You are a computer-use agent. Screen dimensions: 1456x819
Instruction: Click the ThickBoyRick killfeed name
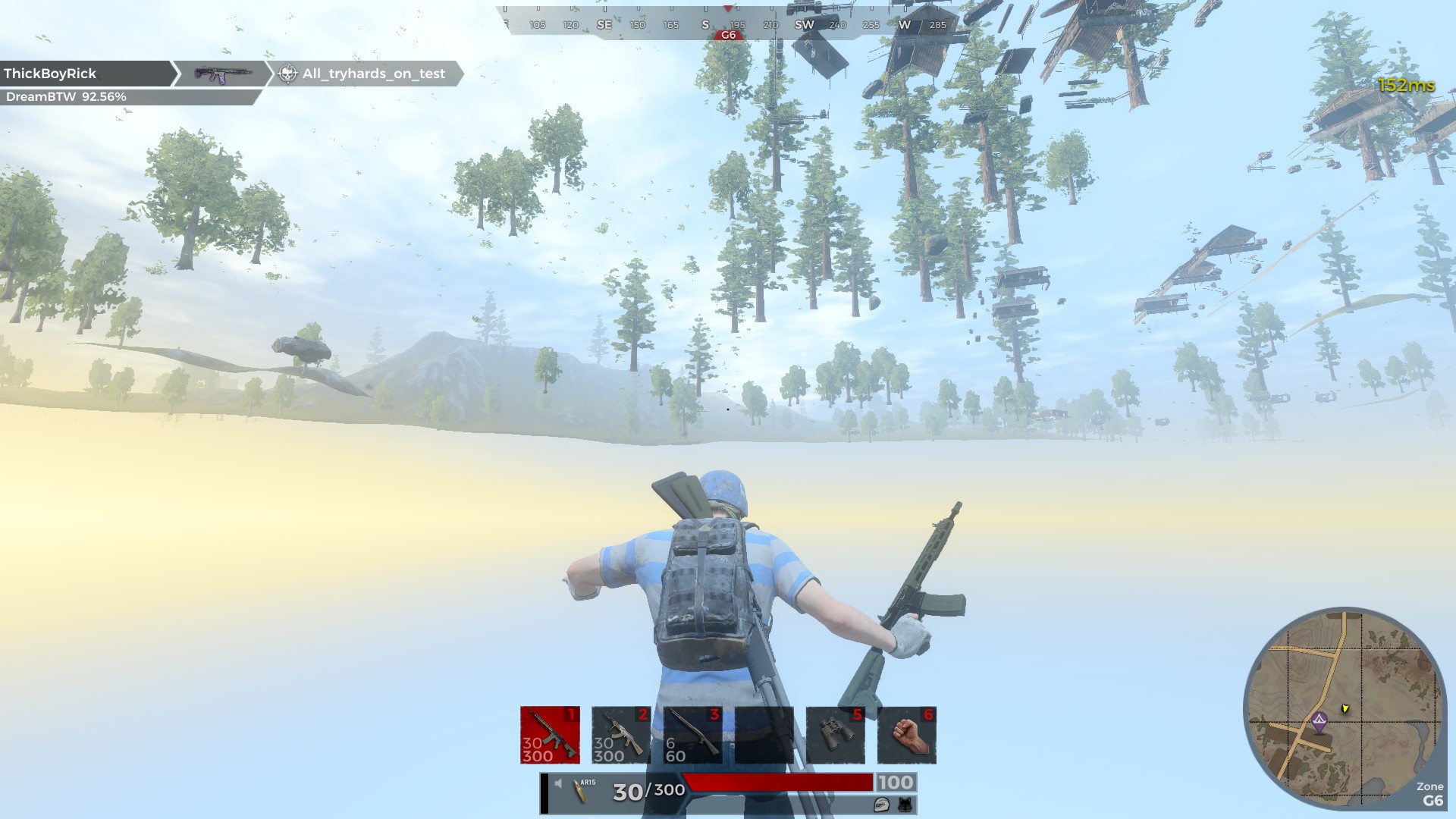pos(50,73)
